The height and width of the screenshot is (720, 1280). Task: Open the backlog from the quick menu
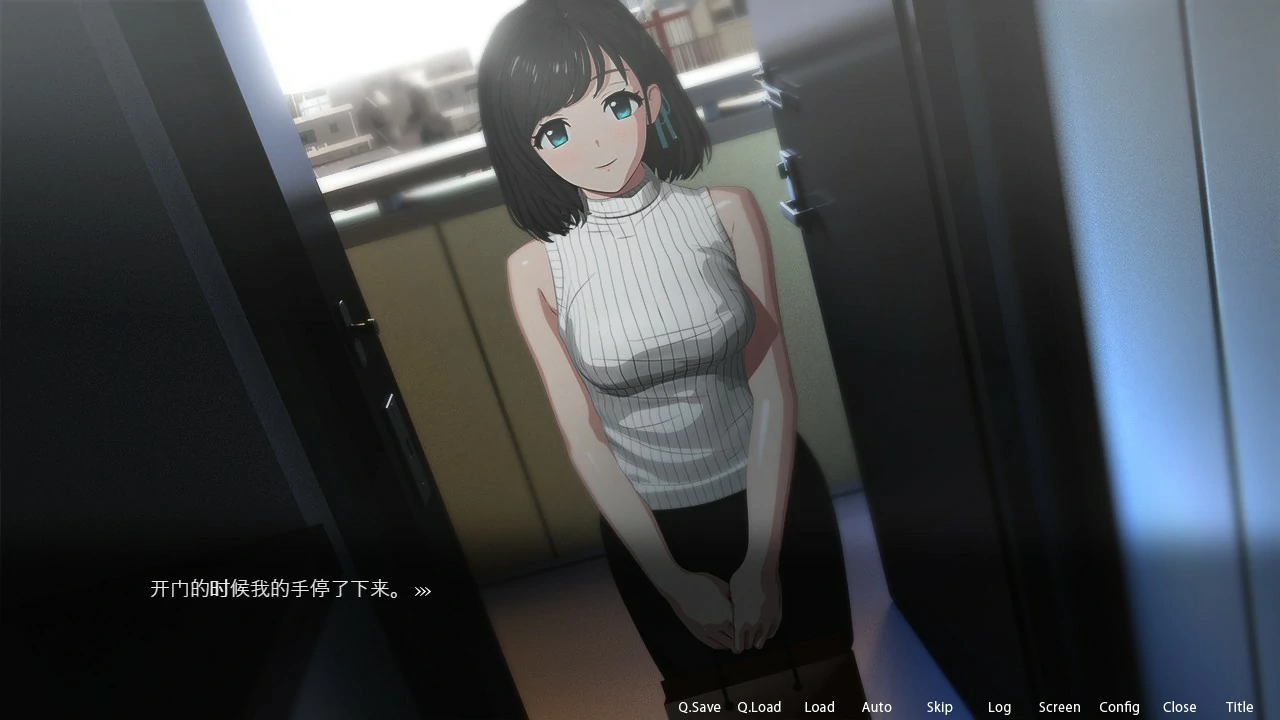pyautogui.click(x=1000, y=707)
